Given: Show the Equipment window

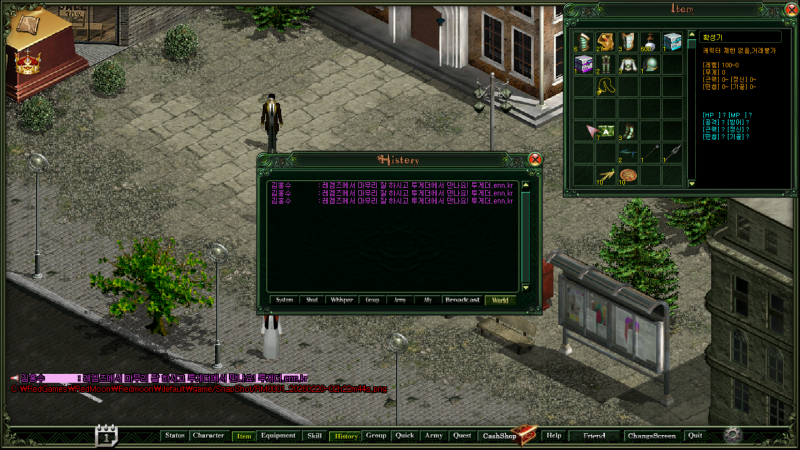Looking at the screenshot, I should 277,436.
